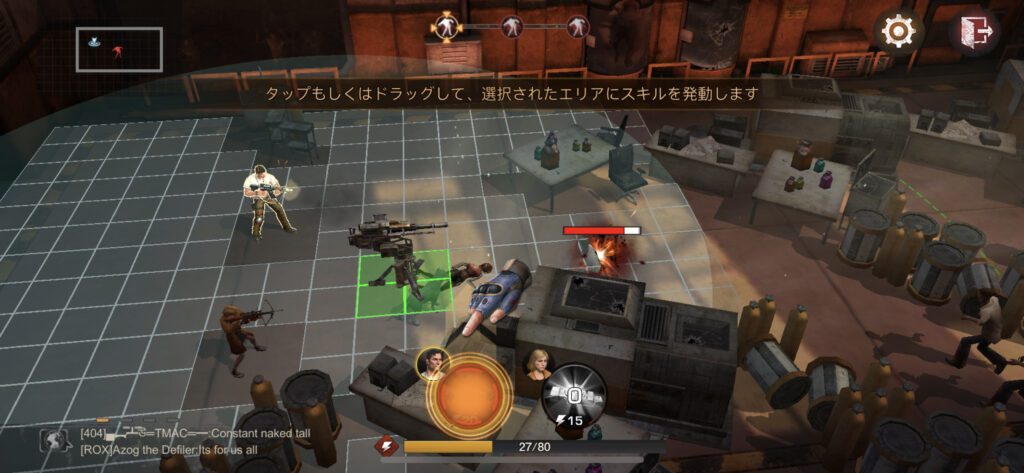
Task: Select the dark-haired man hero portrait
Action: click(432, 364)
